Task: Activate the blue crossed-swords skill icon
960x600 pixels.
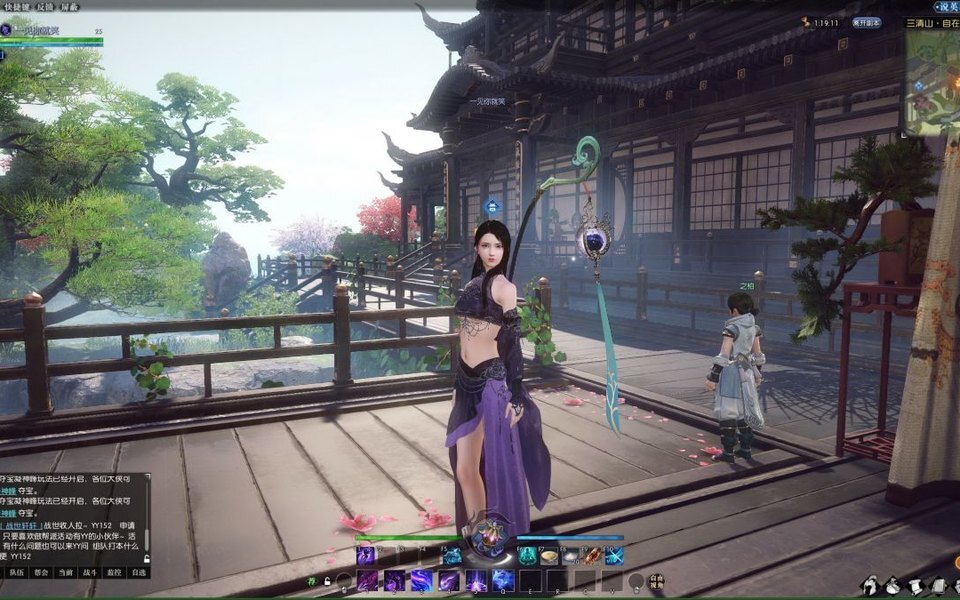Action: tap(614, 556)
